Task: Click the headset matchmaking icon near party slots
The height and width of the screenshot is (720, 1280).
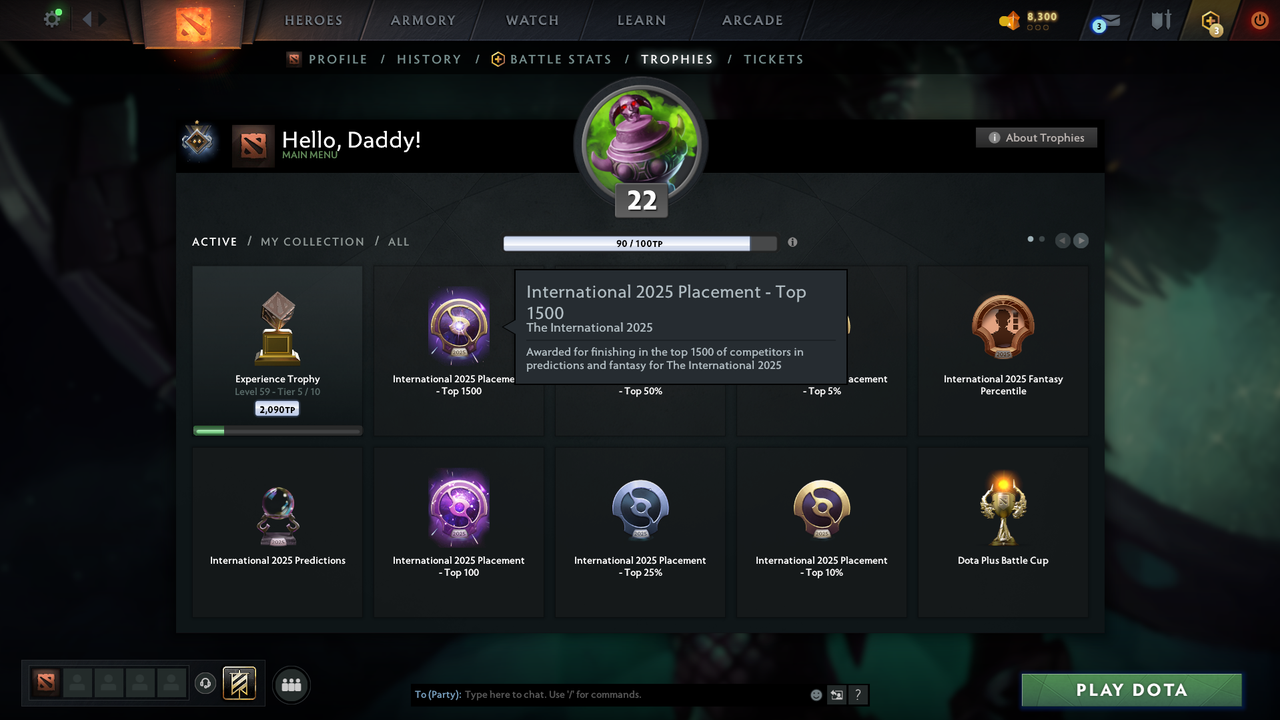Action: (206, 683)
